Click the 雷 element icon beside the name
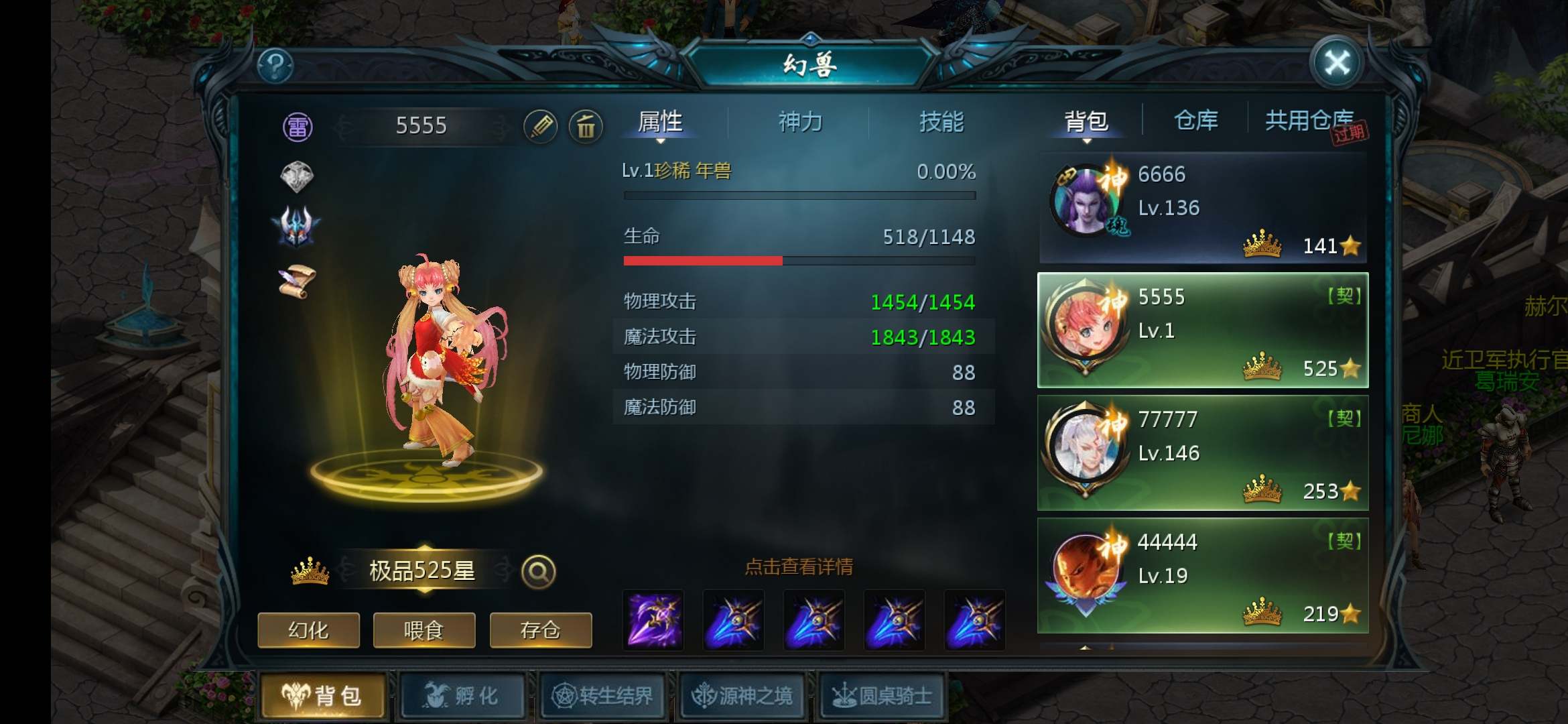 pos(298,127)
